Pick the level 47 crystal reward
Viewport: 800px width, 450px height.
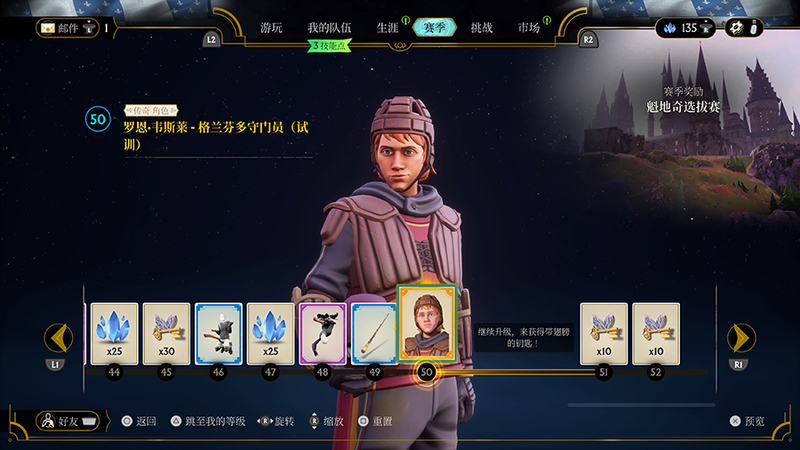coord(270,332)
